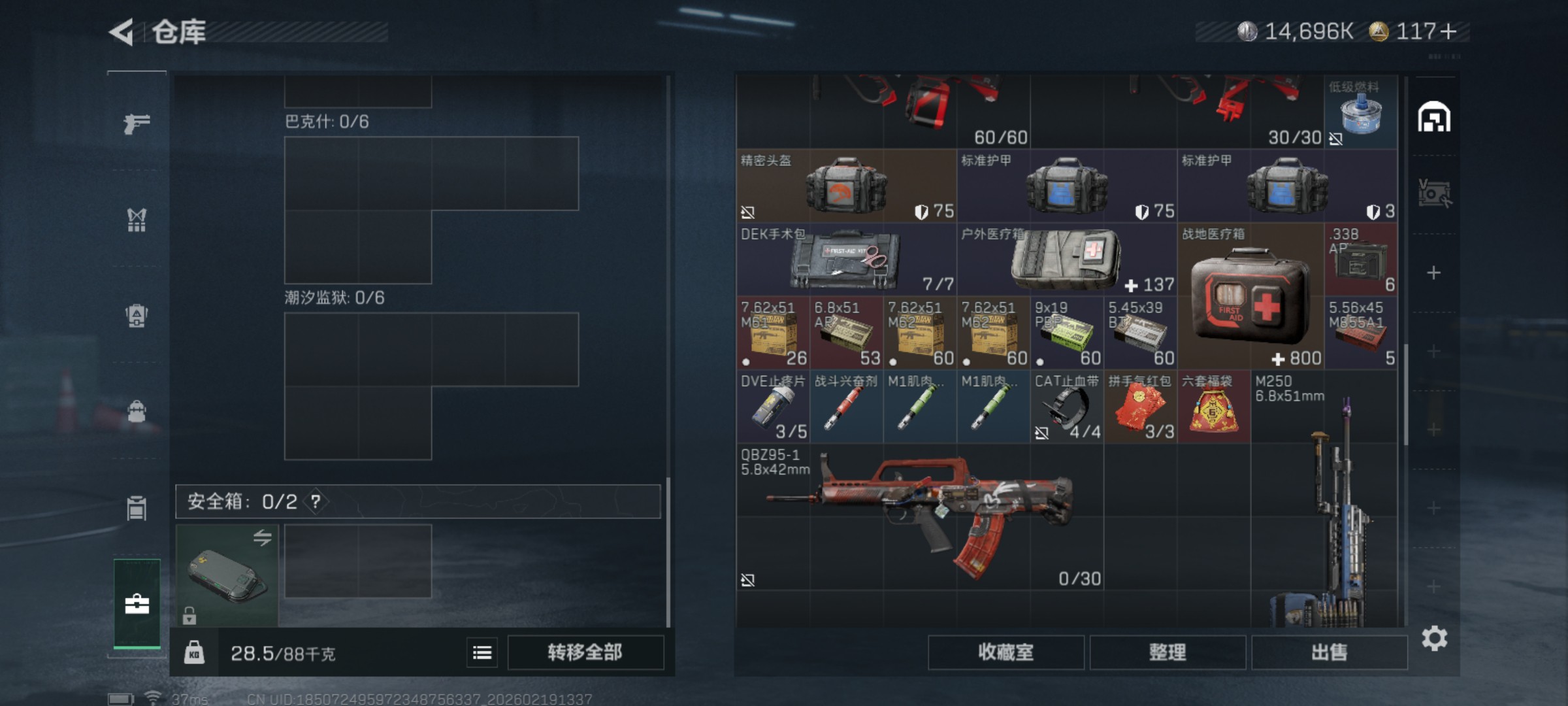Add currency with the plus beside 117

[x=1448, y=31]
